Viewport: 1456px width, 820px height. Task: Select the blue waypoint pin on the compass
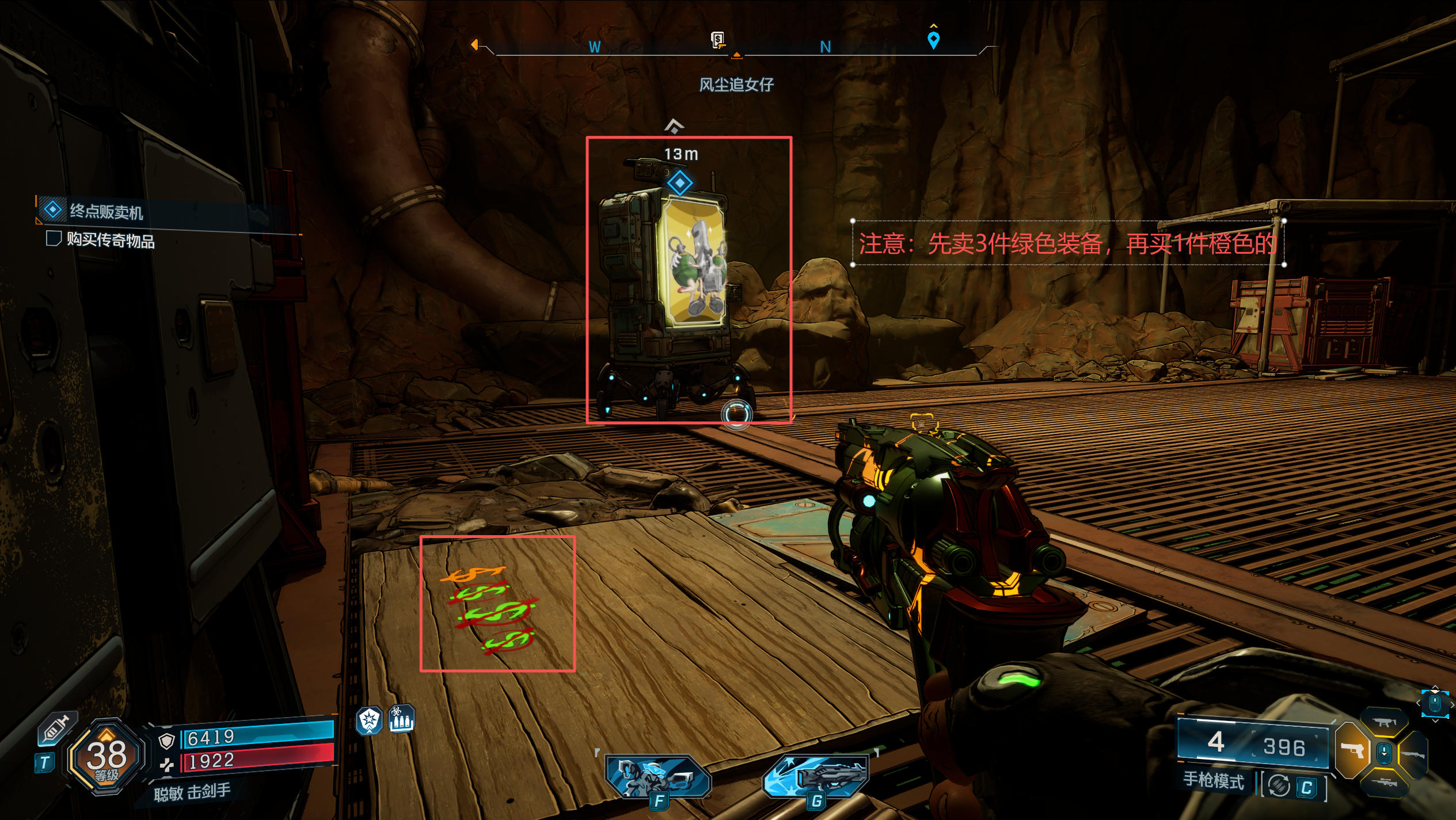933,40
